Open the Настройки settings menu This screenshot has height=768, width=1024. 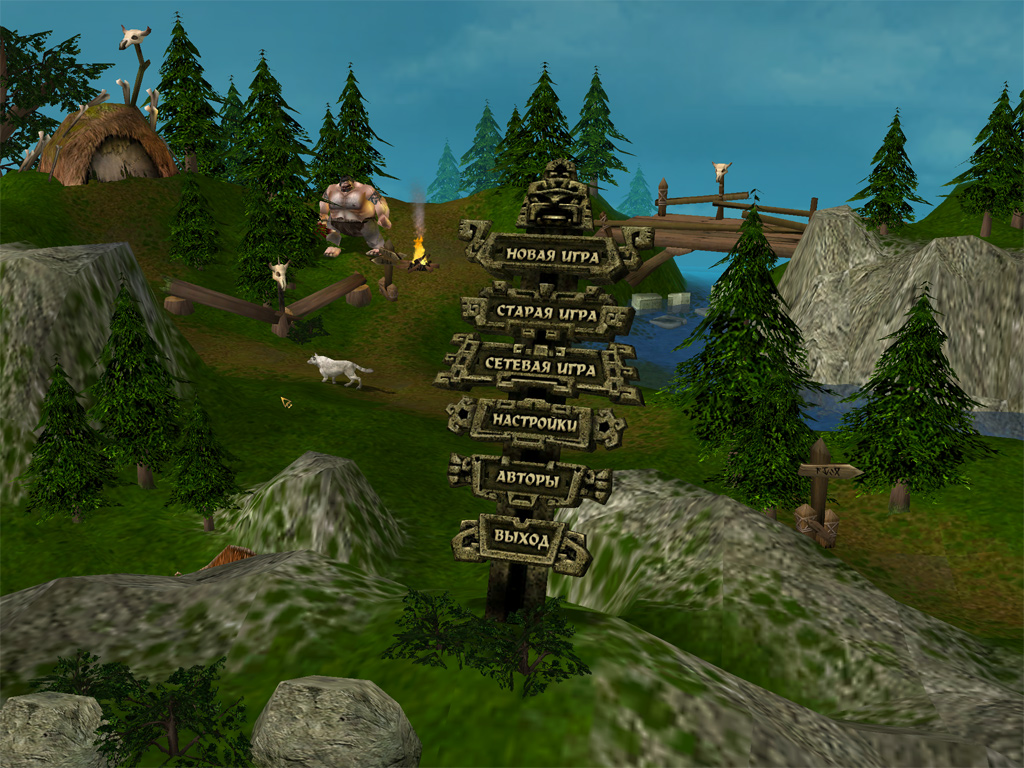(x=535, y=423)
